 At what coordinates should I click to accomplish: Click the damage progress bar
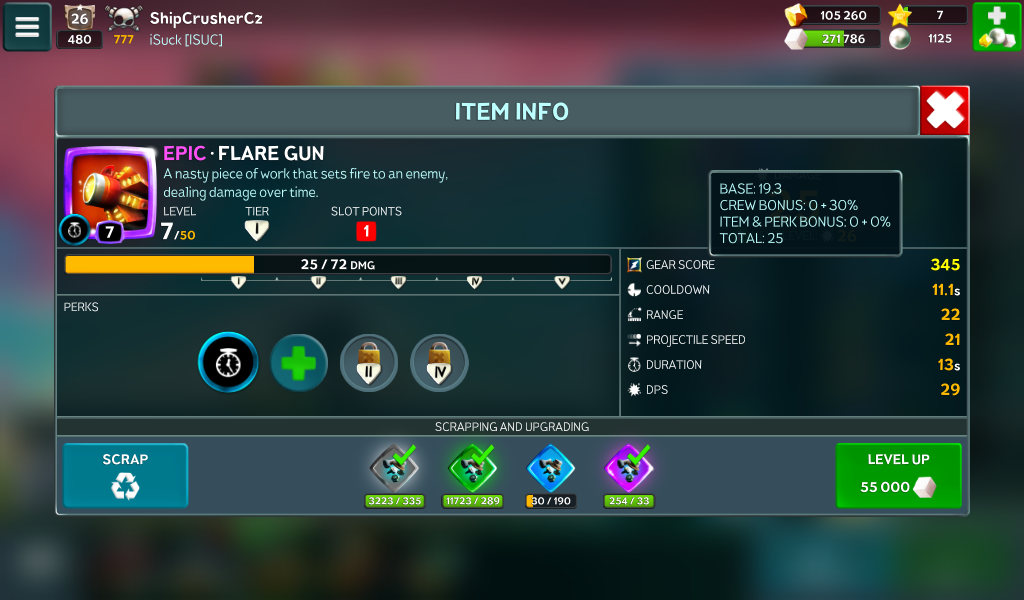[x=337, y=264]
